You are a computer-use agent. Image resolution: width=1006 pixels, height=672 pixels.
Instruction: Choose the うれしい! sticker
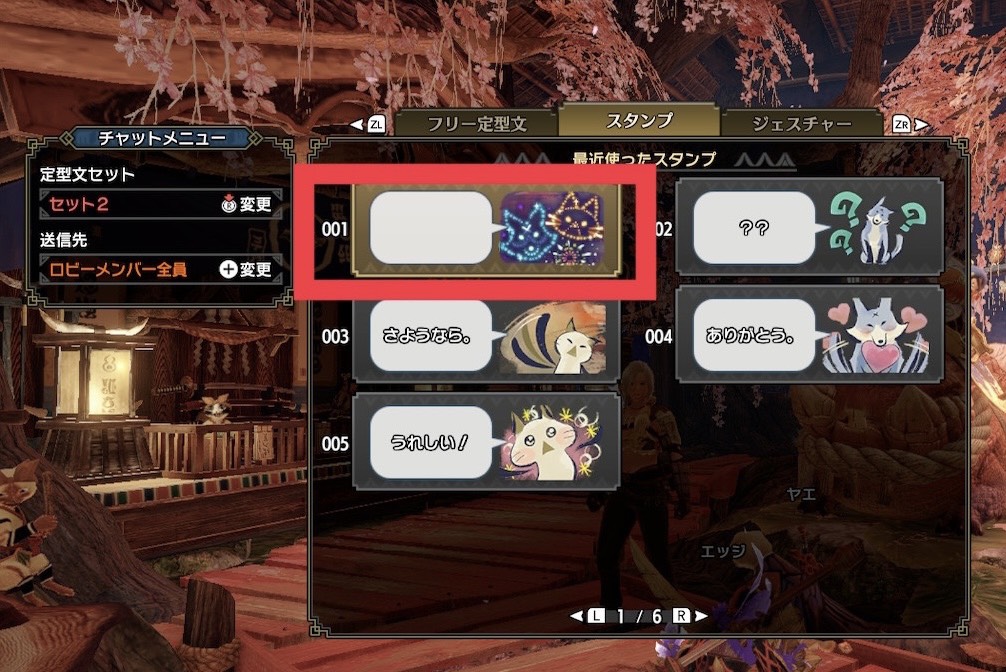tap(487, 443)
